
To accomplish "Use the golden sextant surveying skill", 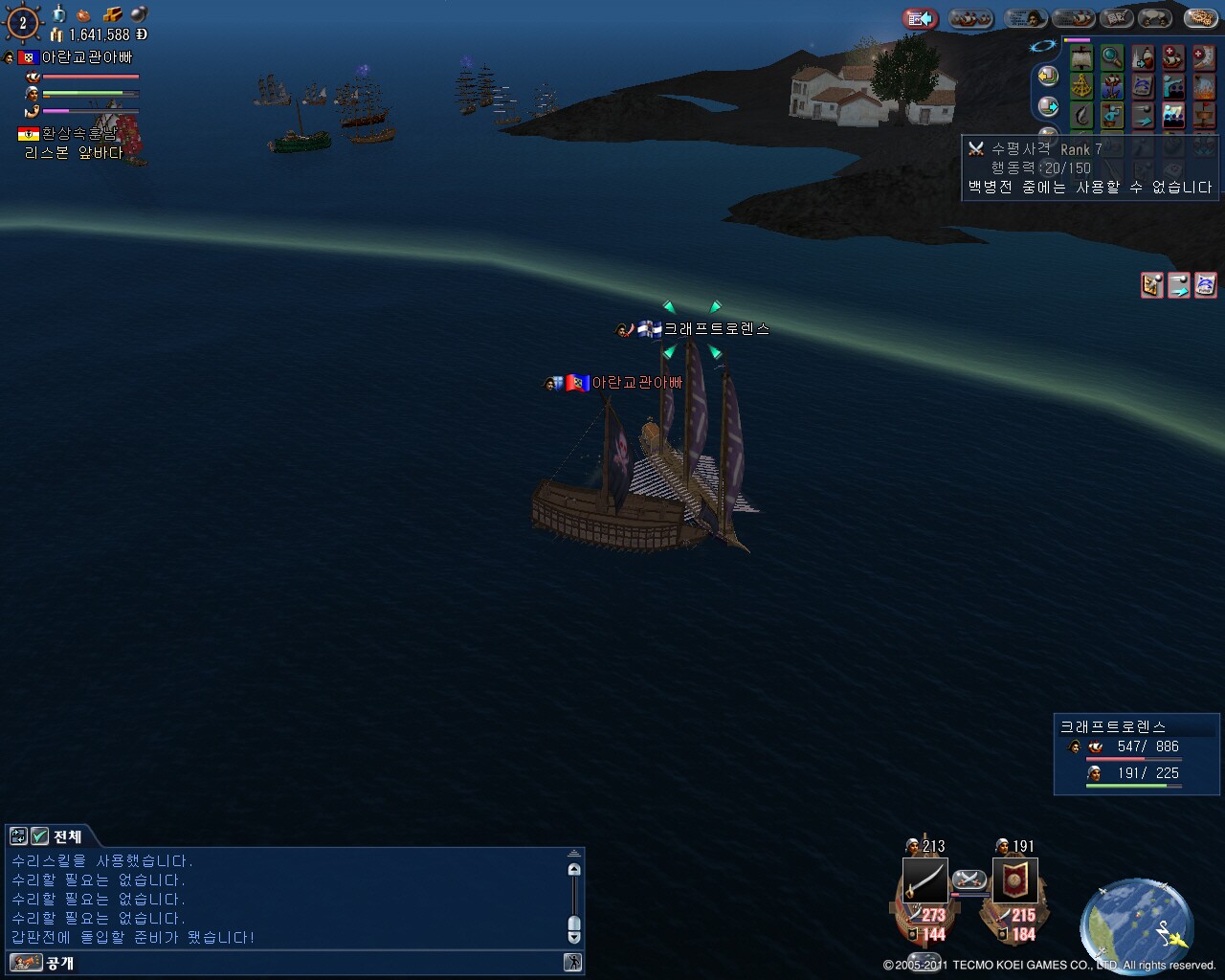I will [1081, 87].
